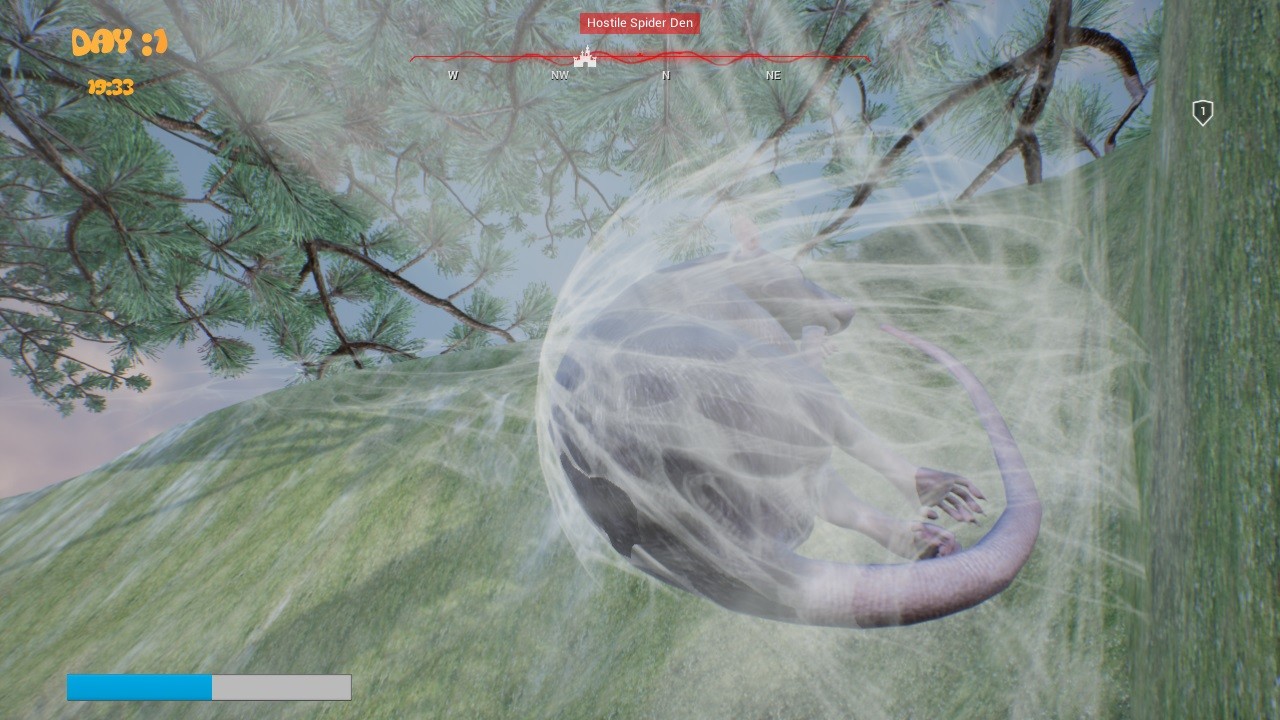Expand the compass navigation bar
Image resolution: width=1280 pixels, height=720 pixels.
tap(640, 60)
